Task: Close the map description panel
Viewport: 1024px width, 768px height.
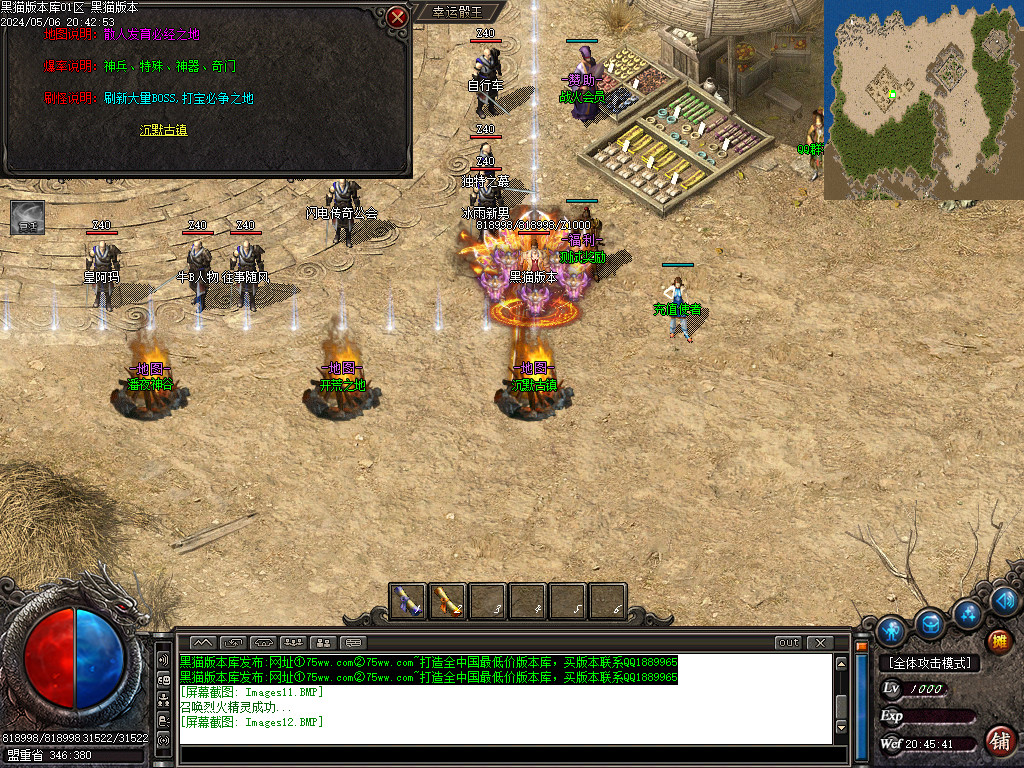Action: (x=398, y=17)
